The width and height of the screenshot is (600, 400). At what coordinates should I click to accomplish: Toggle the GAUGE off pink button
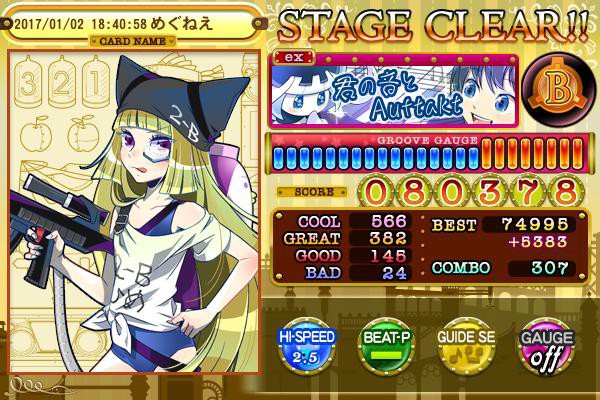pos(544,345)
